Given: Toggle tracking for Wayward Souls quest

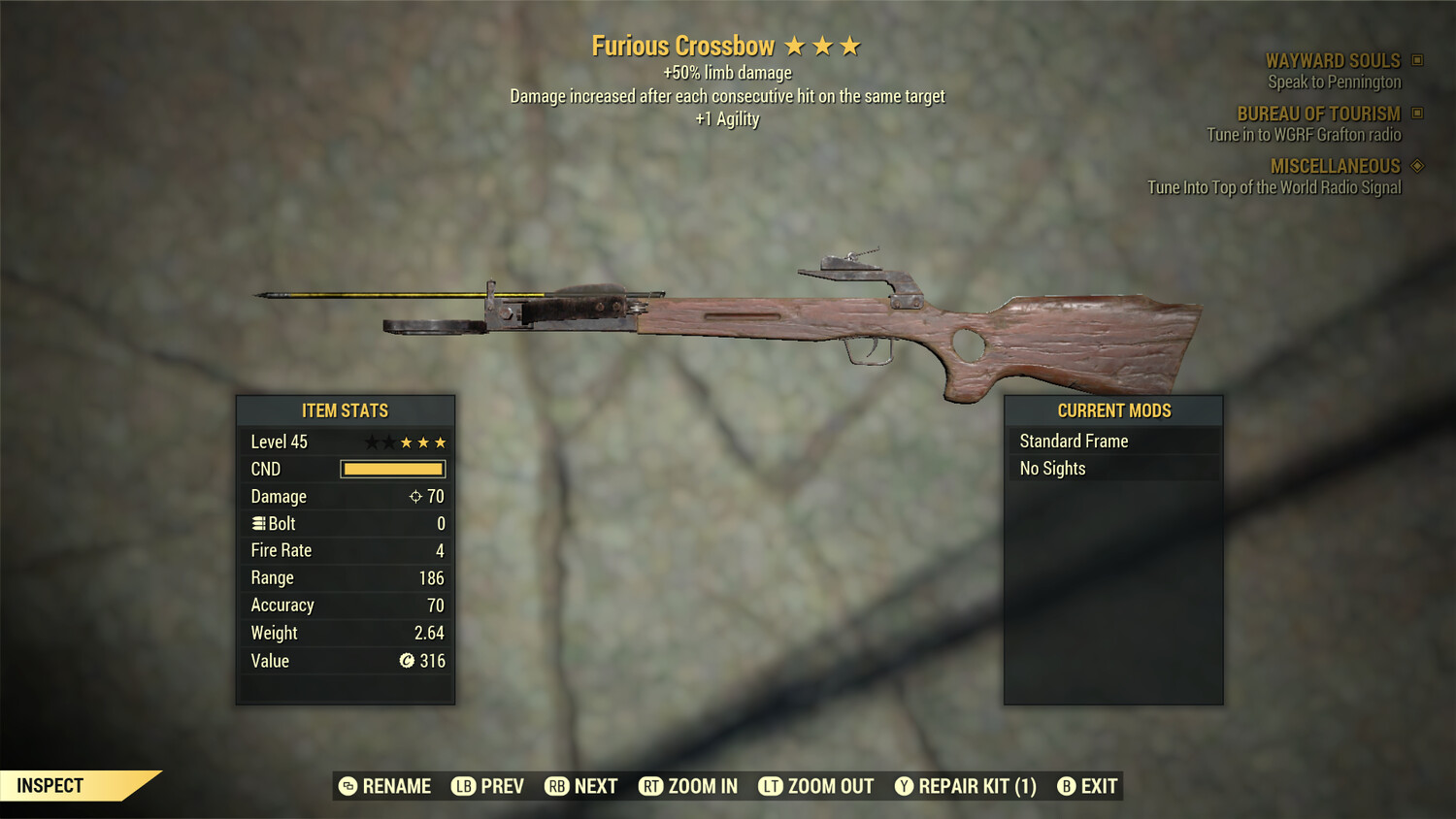Looking at the screenshot, I should pos(1333,60).
